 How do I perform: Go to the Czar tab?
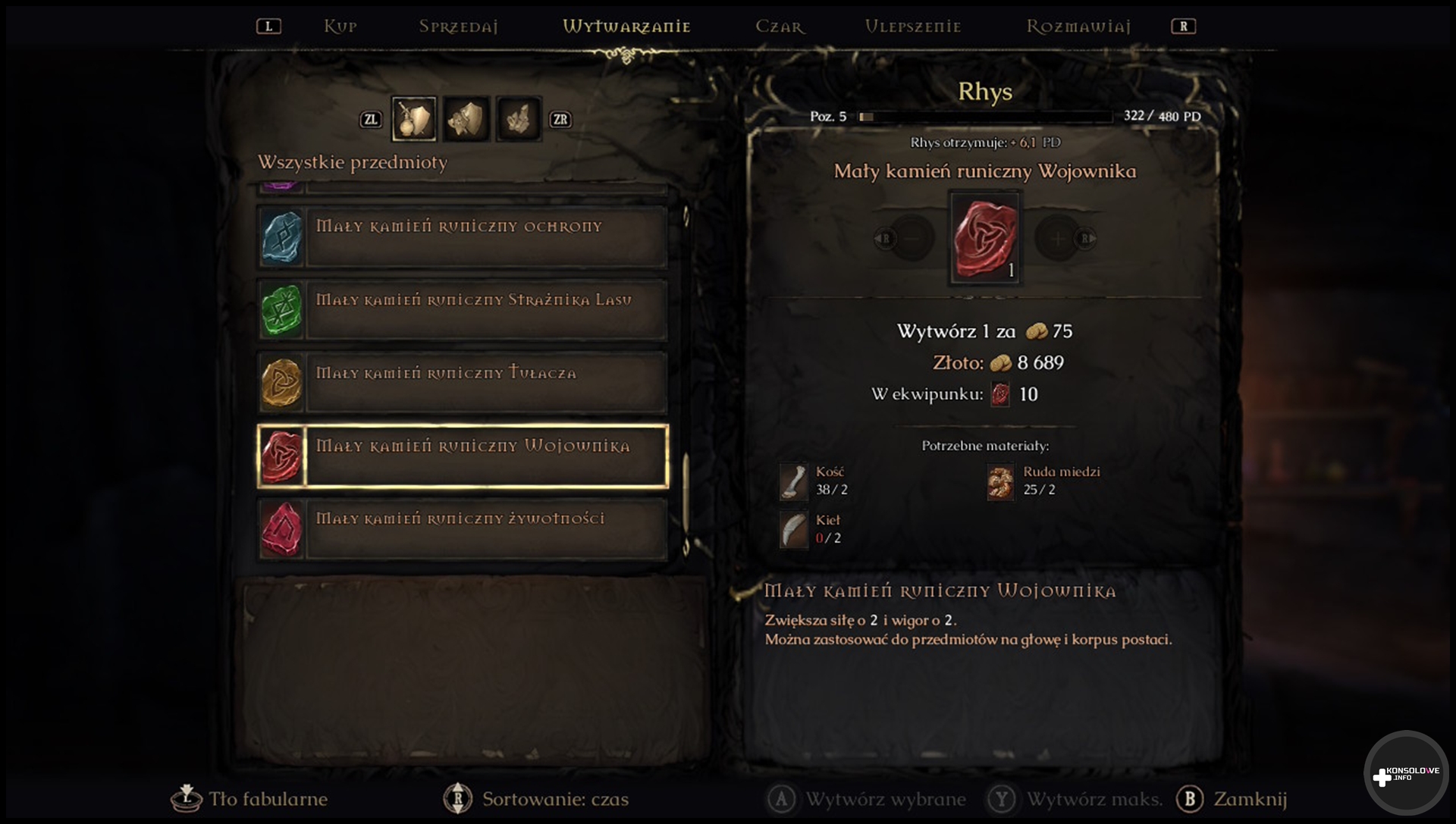[780, 27]
